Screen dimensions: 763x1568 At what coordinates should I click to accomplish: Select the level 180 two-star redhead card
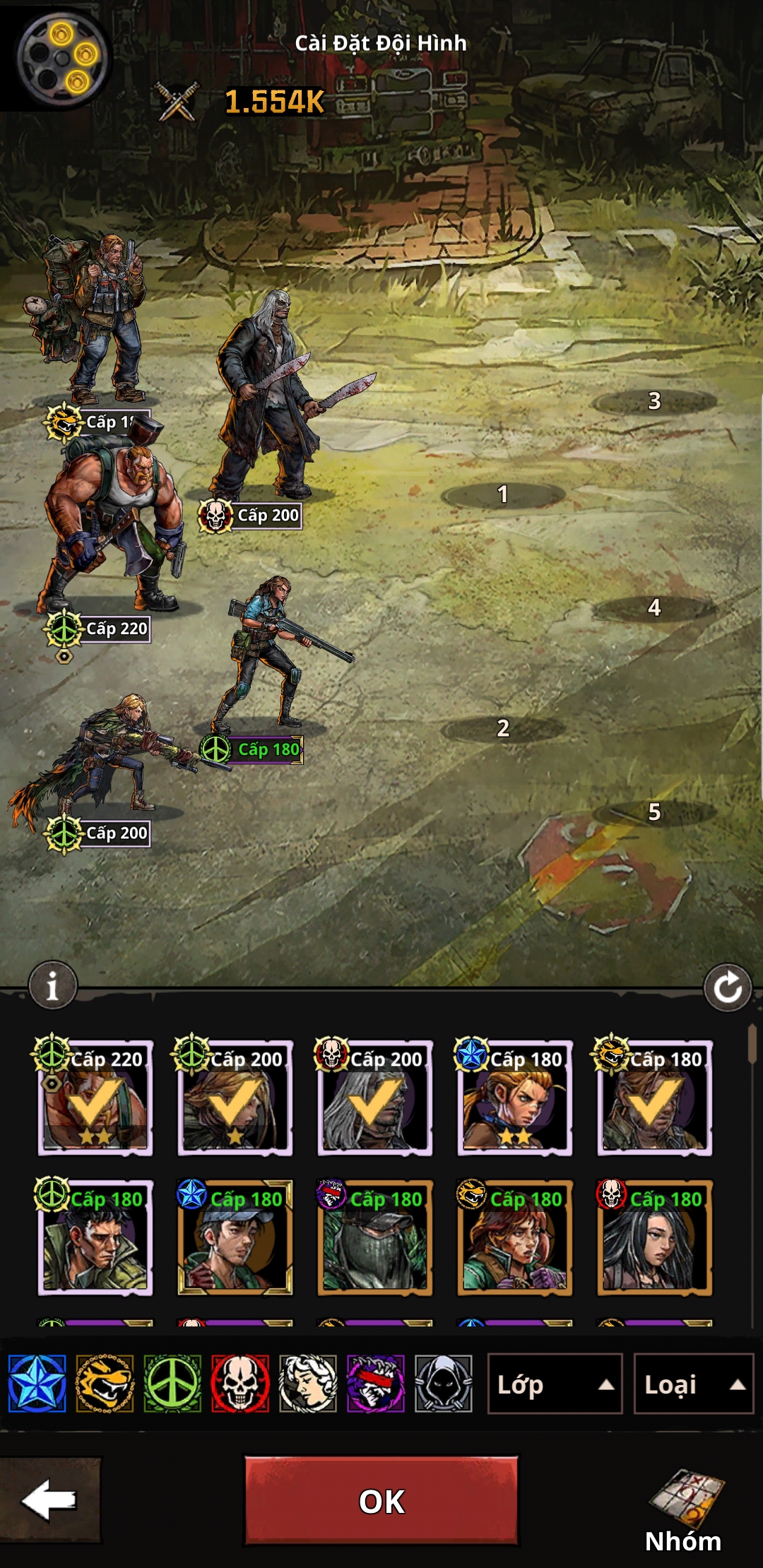515,1099
